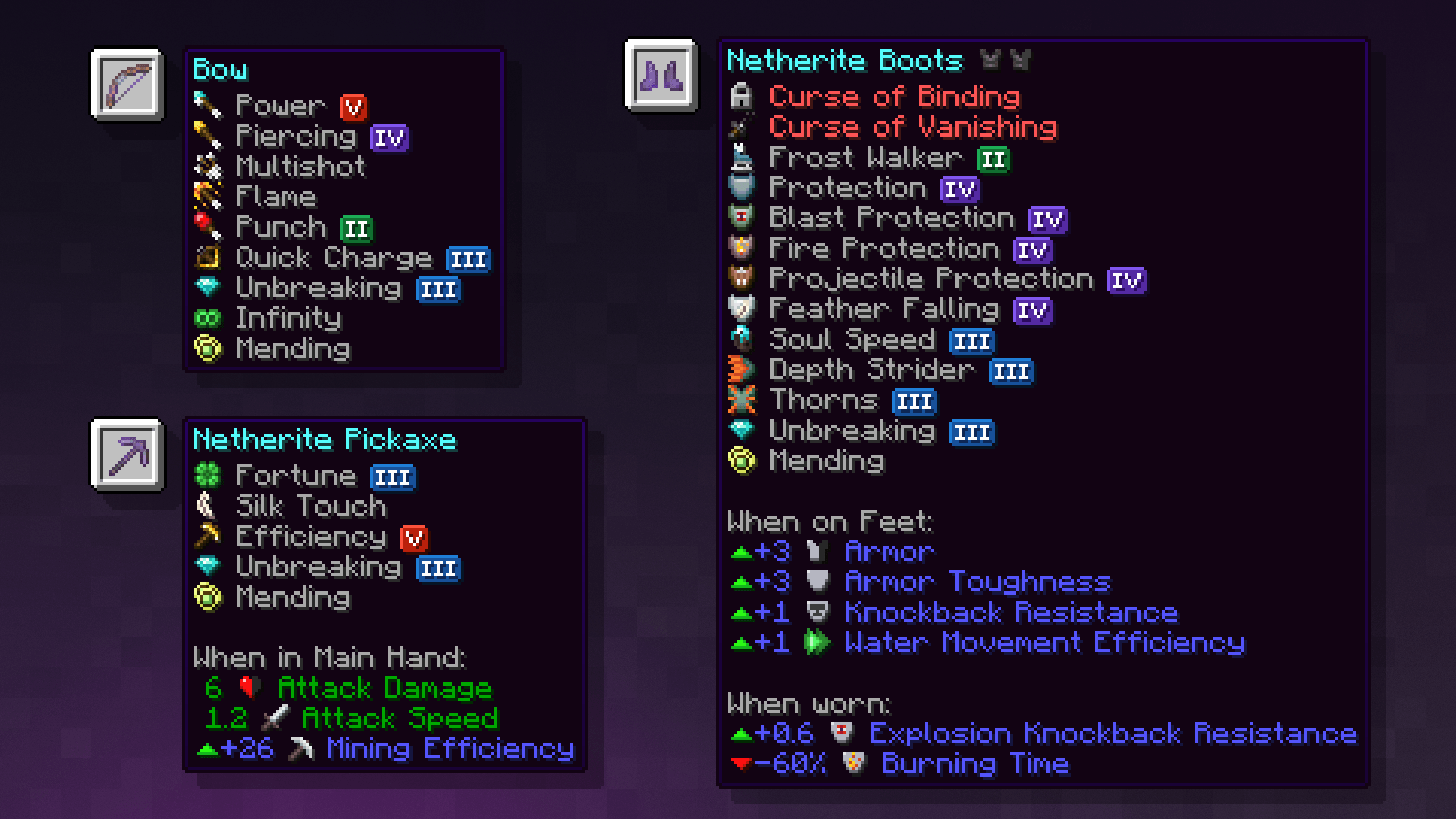This screenshot has height=819, width=1456.
Task: Click the Curse of Vanishing red label
Action: coord(914,127)
